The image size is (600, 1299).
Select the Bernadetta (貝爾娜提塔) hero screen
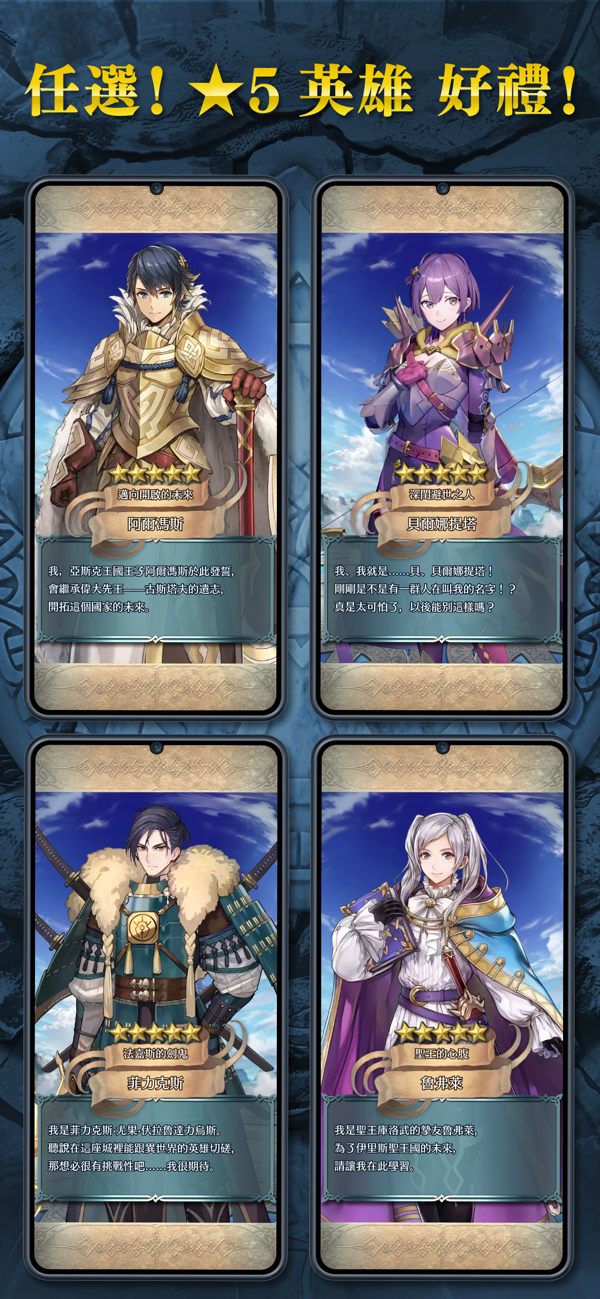pos(441,447)
